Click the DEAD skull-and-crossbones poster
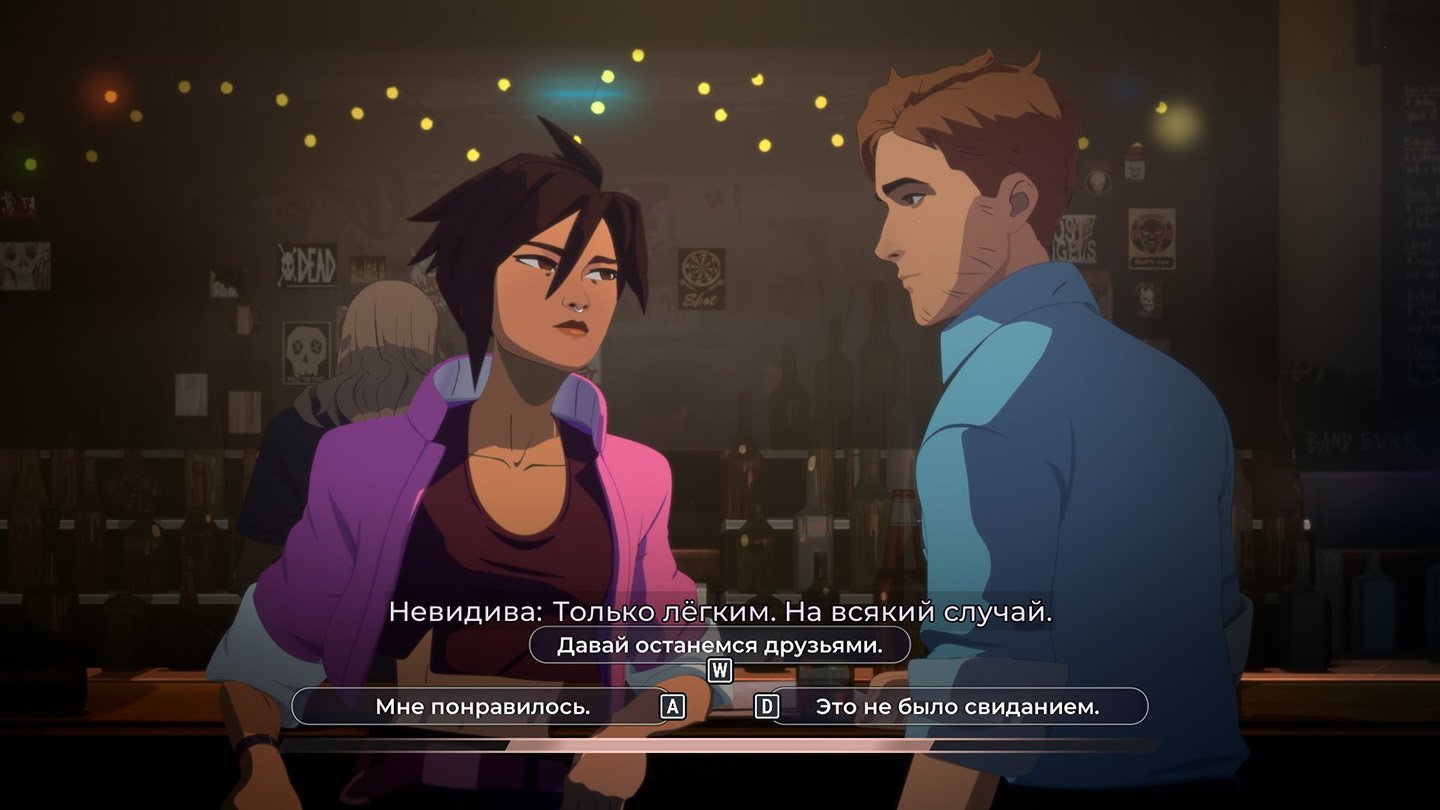 (x=305, y=263)
